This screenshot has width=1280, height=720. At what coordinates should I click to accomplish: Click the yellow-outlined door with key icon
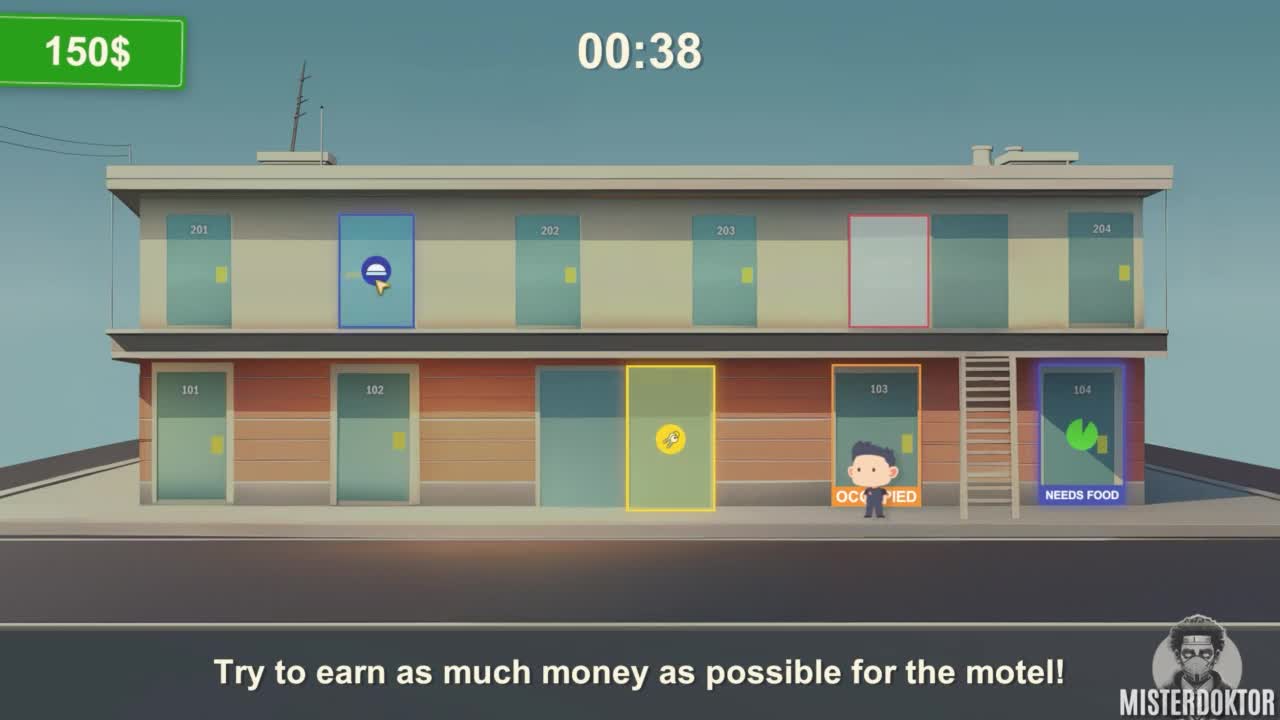click(670, 438)
